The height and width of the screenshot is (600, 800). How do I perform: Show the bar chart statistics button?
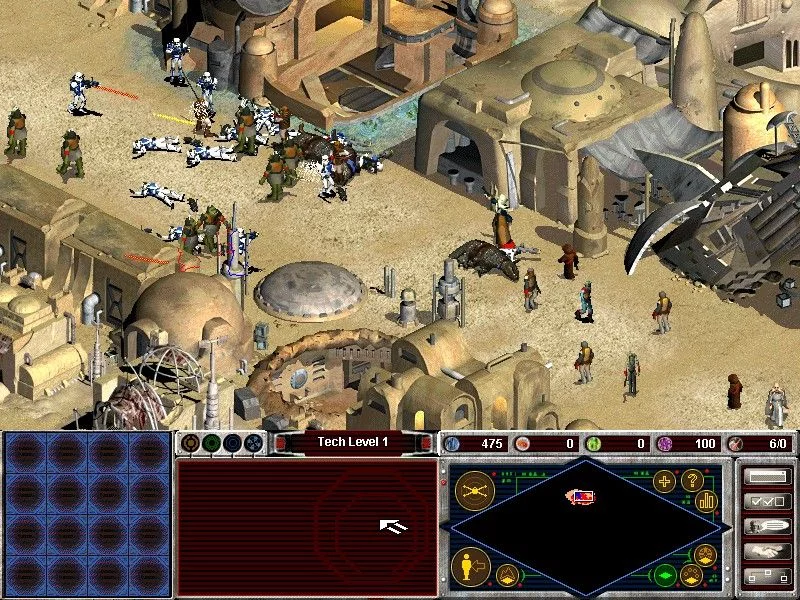706,500
